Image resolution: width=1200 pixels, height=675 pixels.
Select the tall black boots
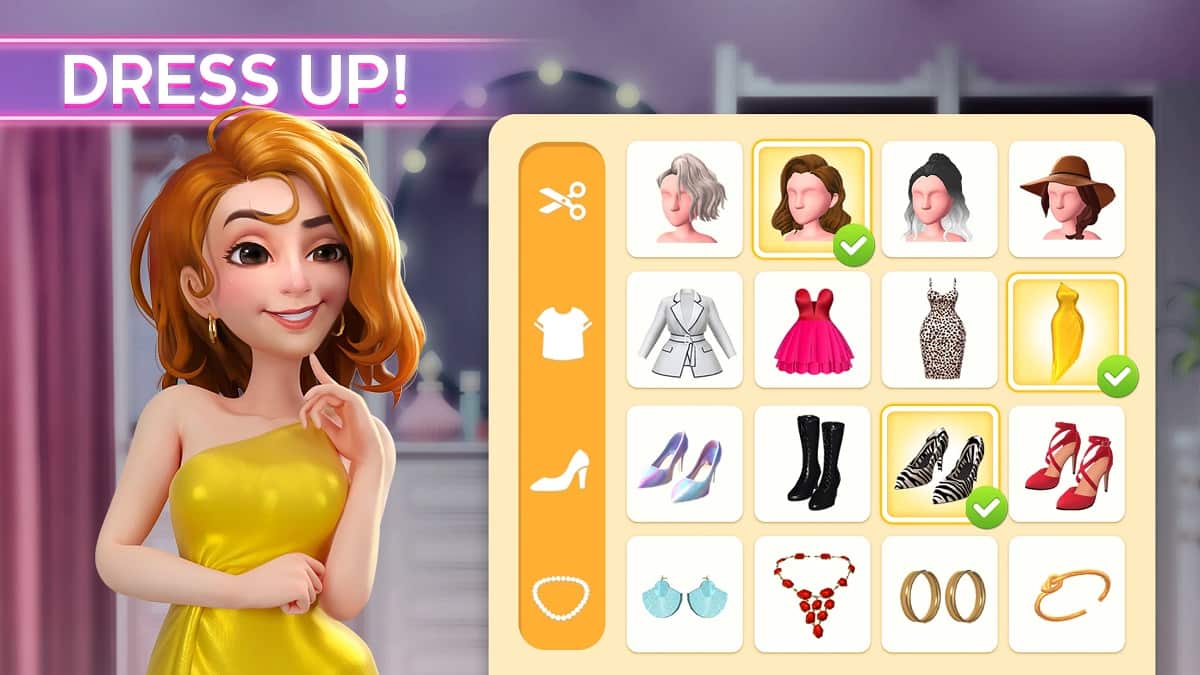click(x=811, y=464)
